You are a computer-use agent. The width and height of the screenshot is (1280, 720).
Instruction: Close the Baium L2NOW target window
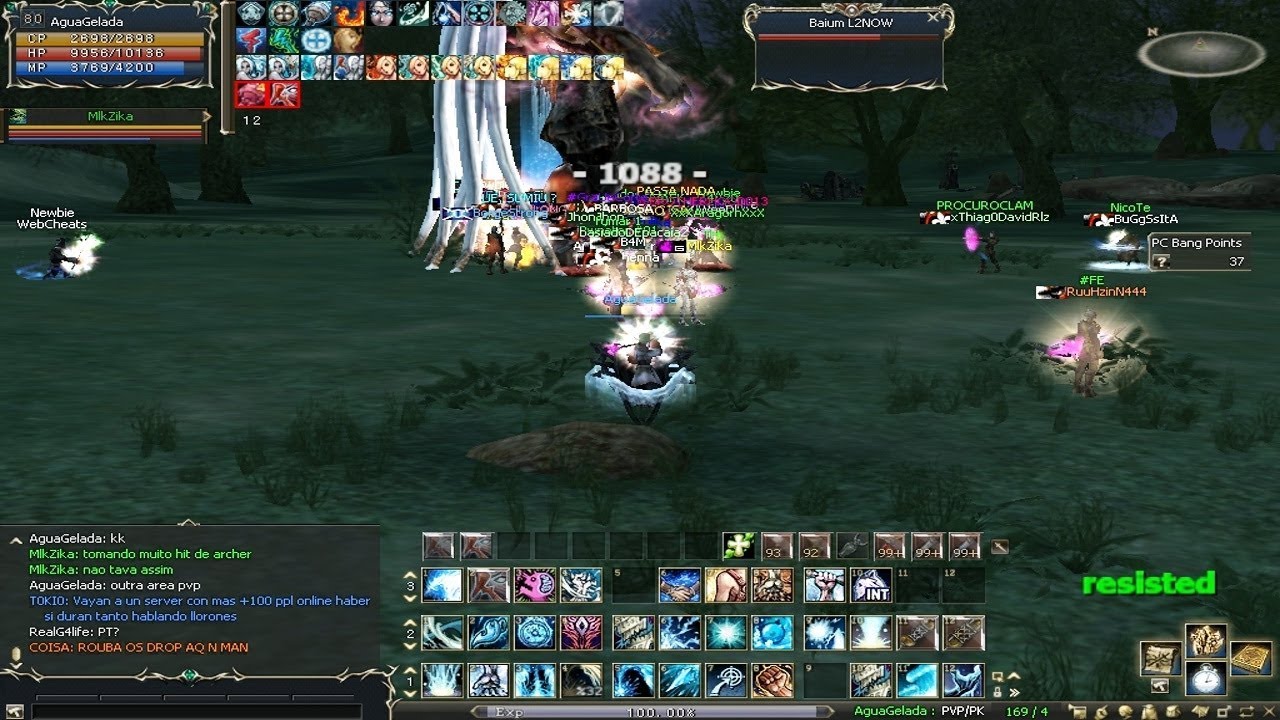(x=933, y=17)
